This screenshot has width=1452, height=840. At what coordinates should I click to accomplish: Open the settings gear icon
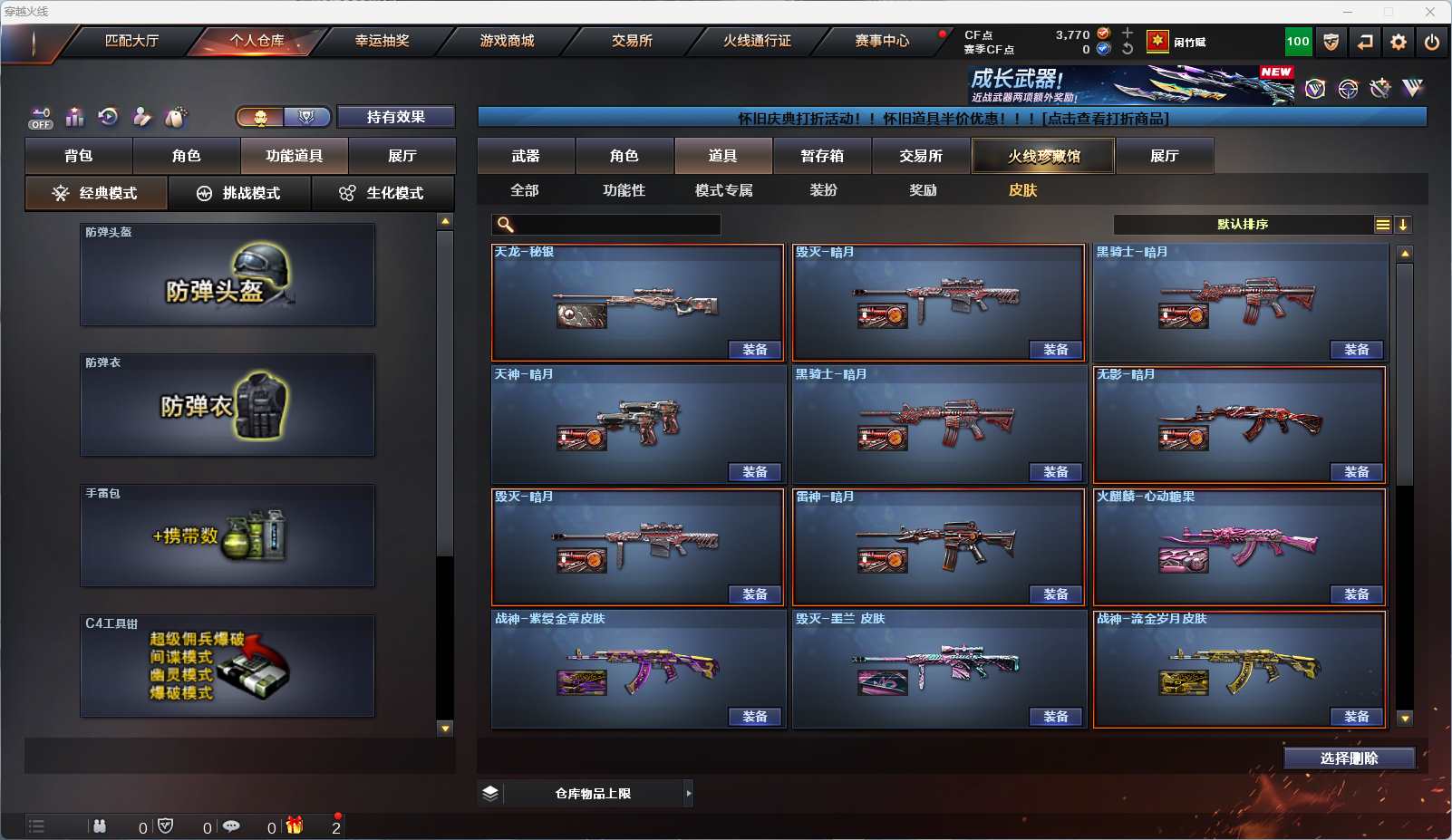[1399, 42]
